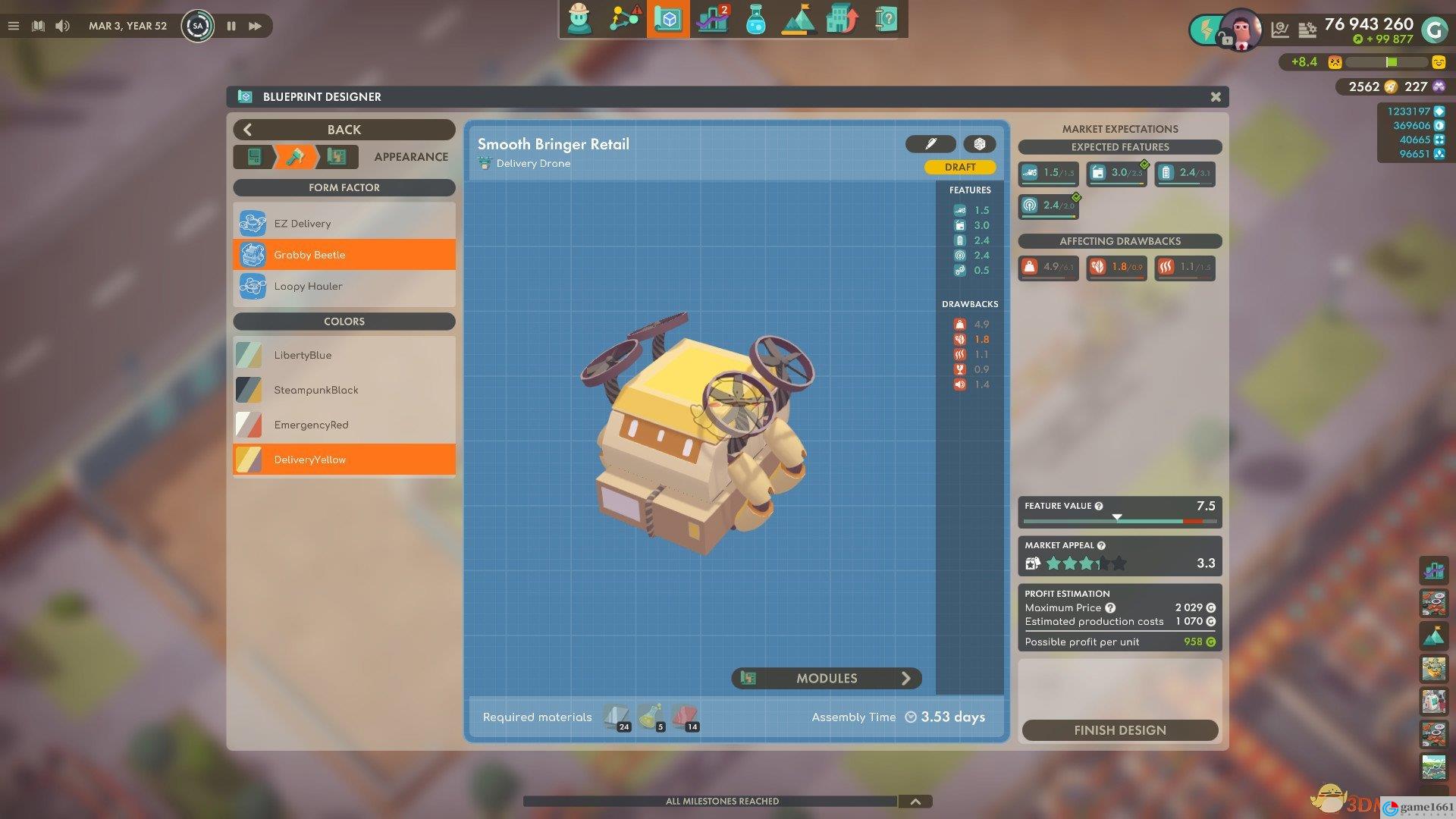1456x819 pixels.
Task: Pause the game time
Action: 231,26
